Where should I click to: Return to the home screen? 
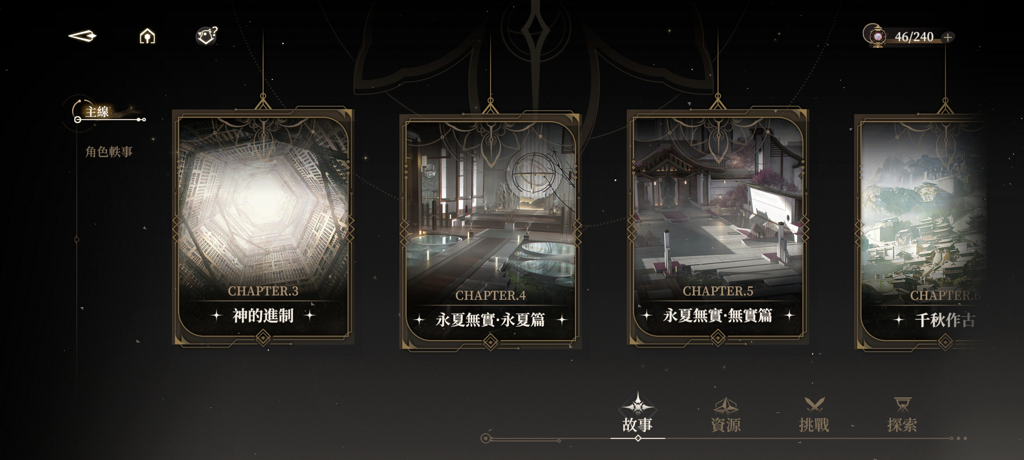(147, 37)
